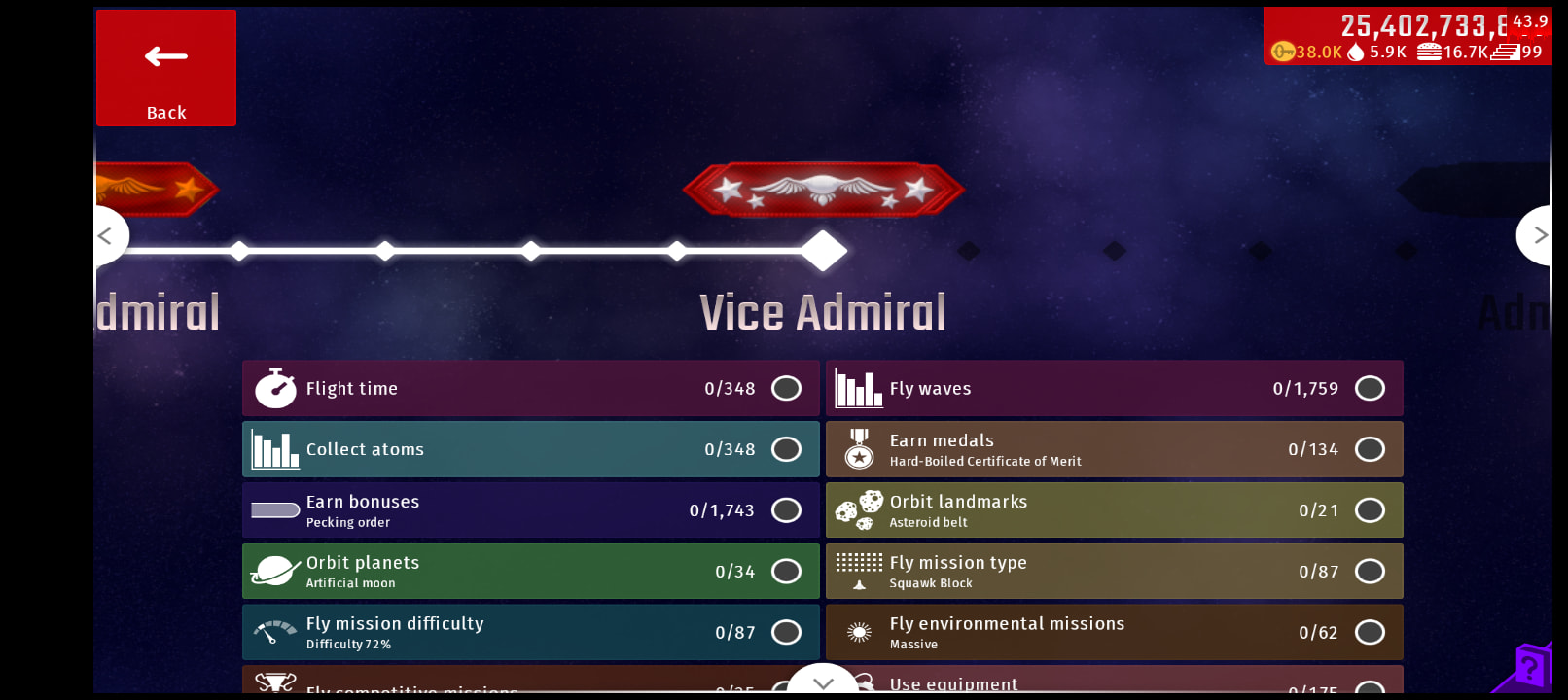Select Fly mission type Squawk Block row

(x=1114, y=572)
